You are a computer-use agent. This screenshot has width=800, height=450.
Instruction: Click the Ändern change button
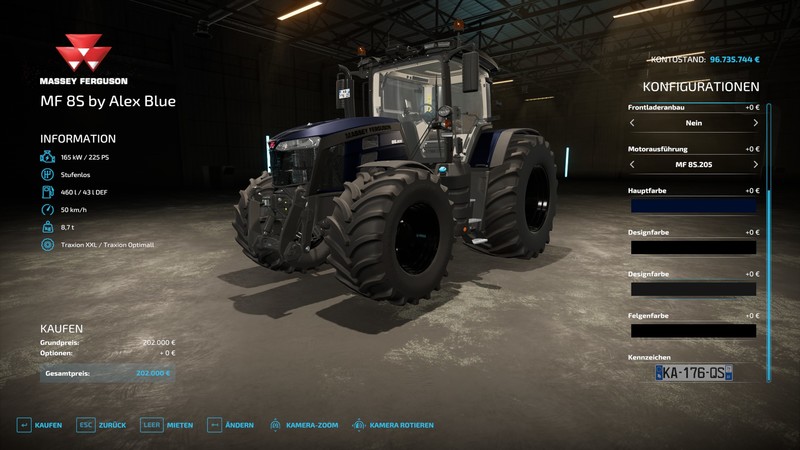click(230, 425)
